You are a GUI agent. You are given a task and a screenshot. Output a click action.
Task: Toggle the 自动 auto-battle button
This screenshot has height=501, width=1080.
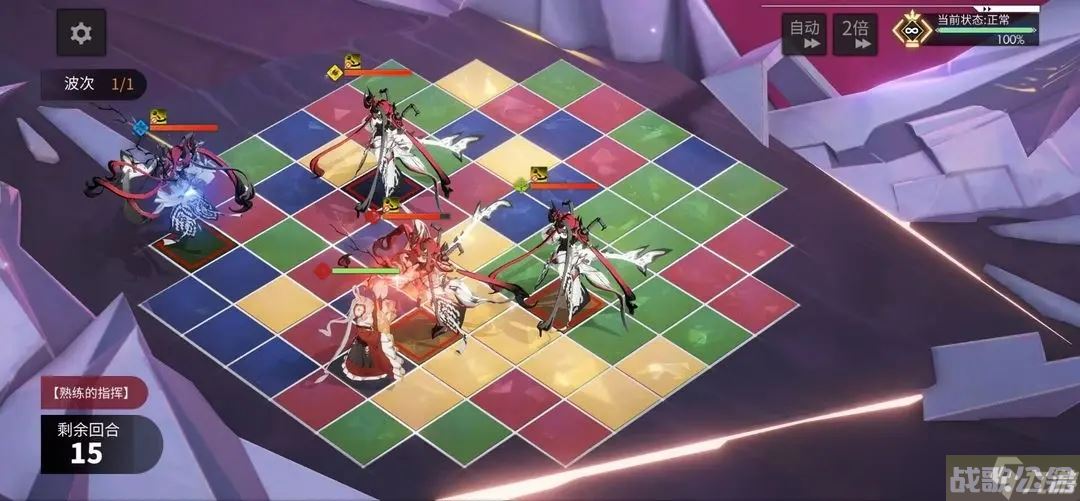tap(804, 33)
